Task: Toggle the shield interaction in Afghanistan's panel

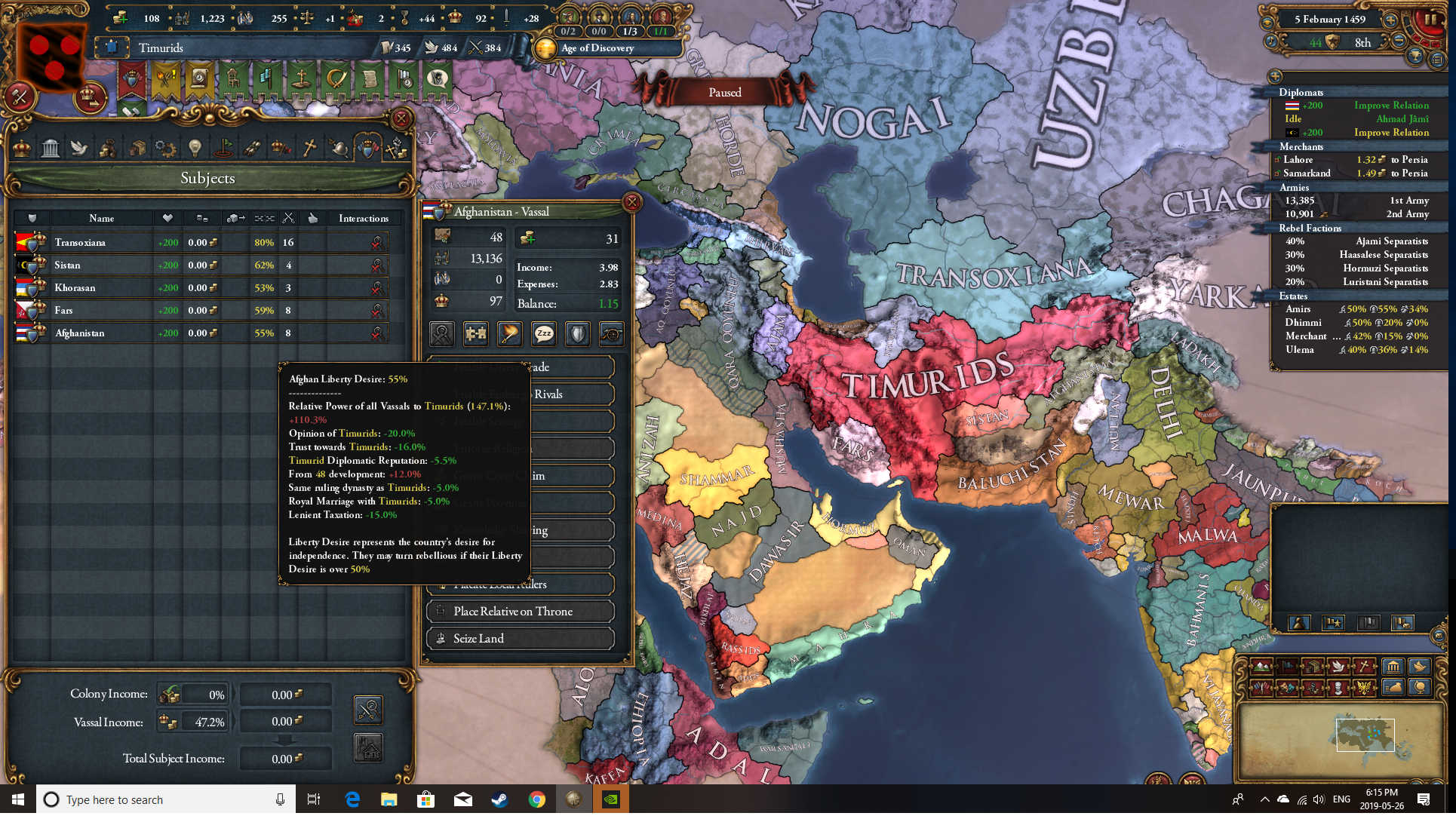Action: coord(578,334)
